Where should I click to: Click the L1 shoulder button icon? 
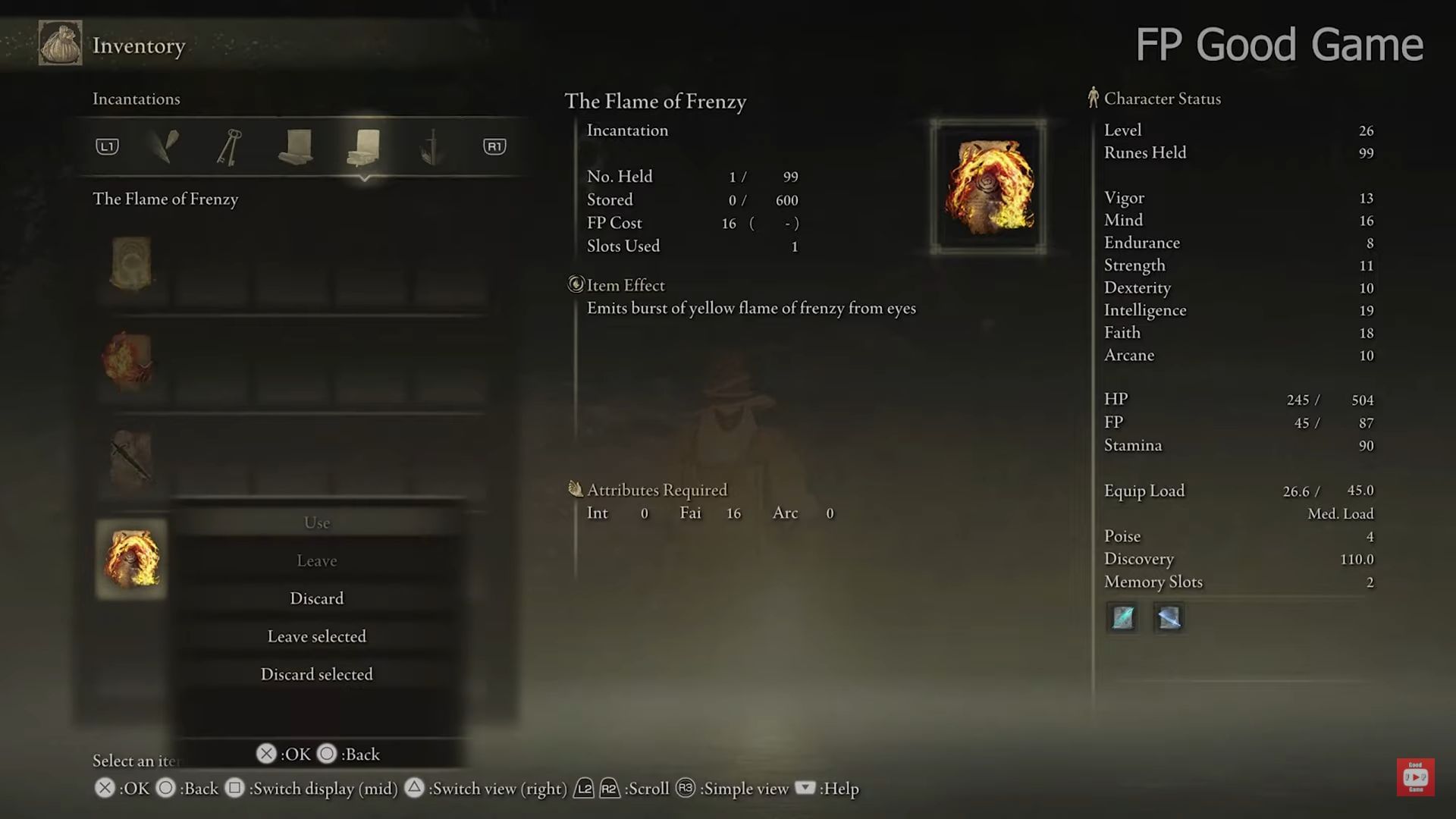pos(106,146)
